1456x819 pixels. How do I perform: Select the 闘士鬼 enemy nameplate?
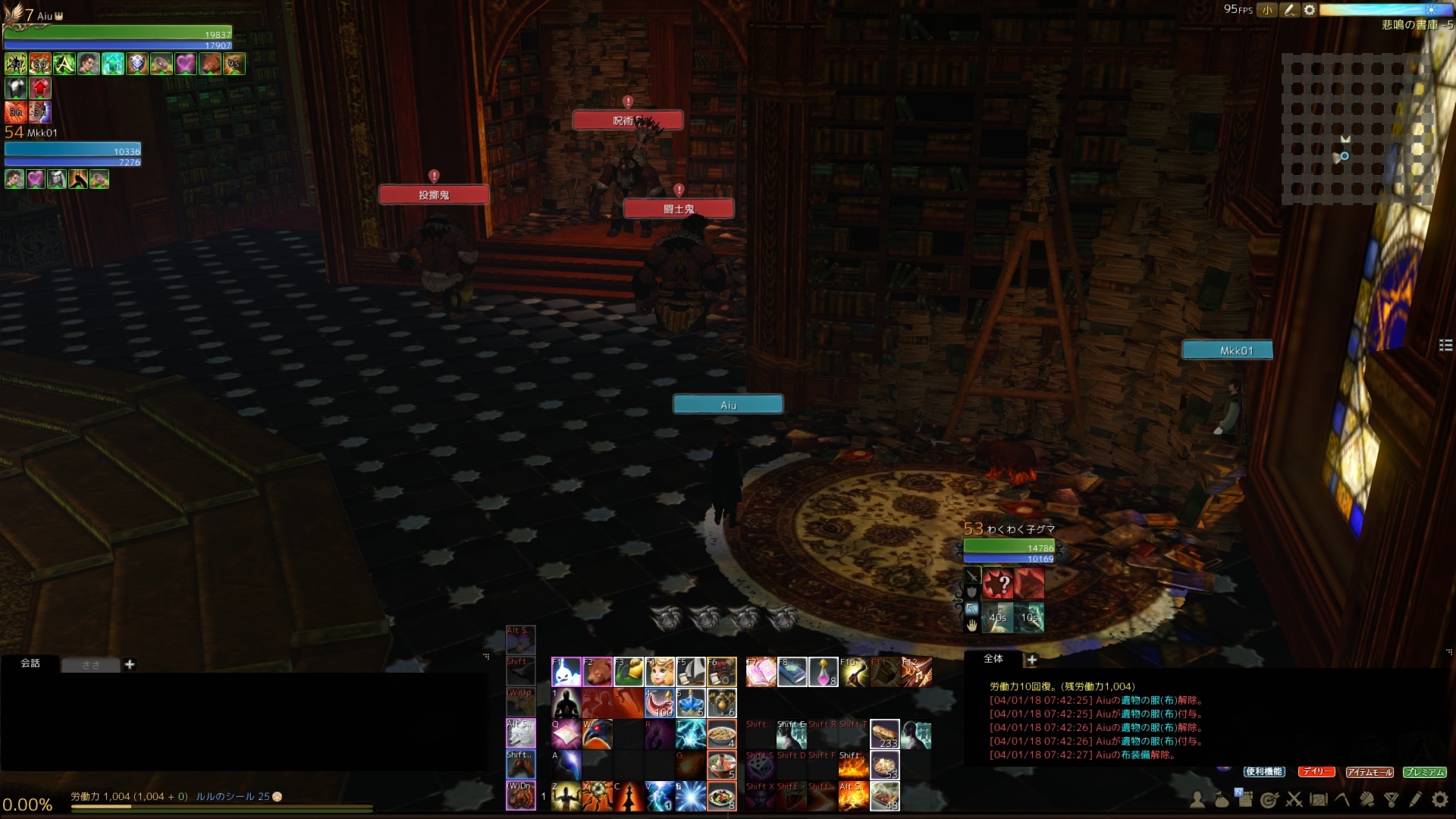pos(679,209)
